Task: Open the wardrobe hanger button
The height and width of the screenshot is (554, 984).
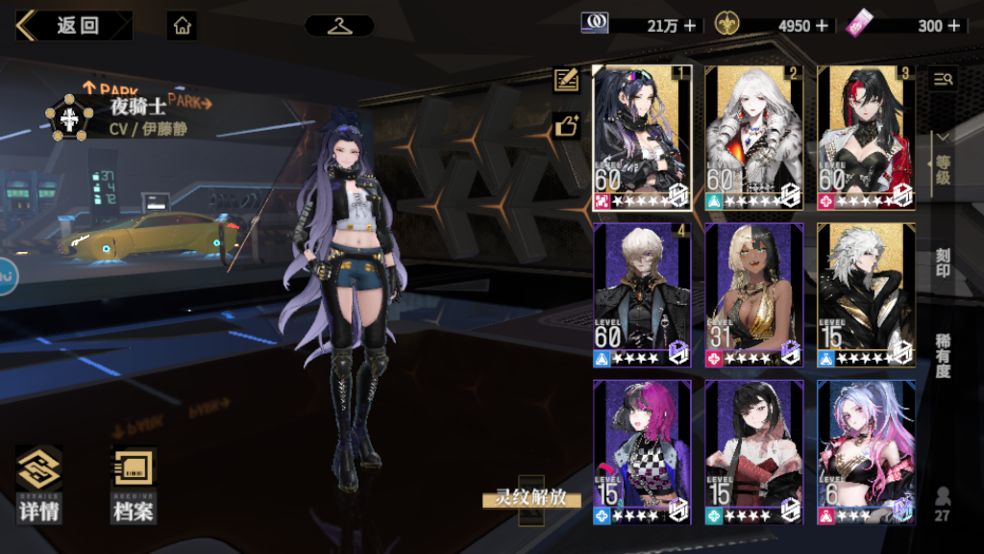Action: click(339, 26)
